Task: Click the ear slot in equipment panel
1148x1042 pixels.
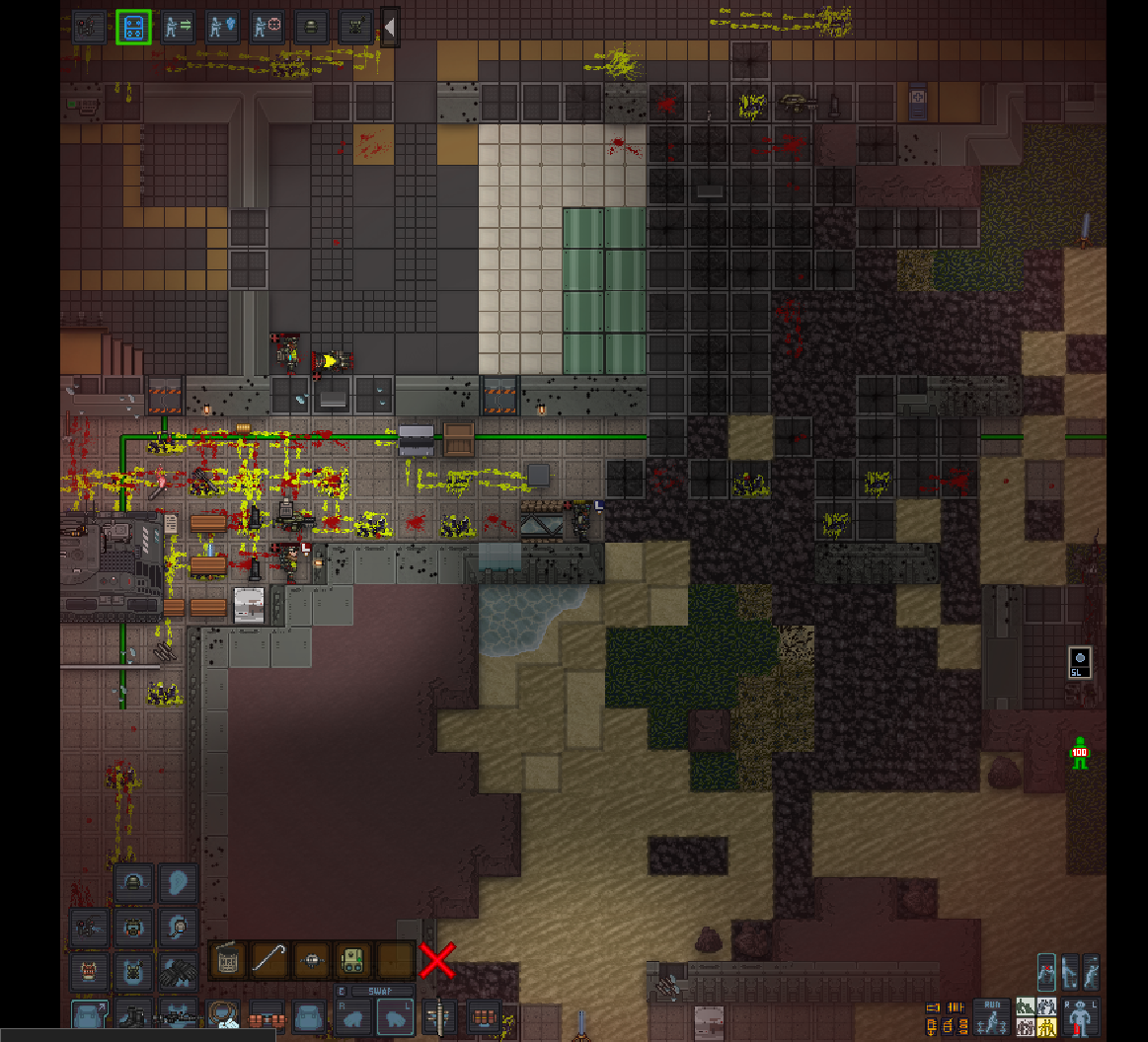Action: click(x=178, y=882)
